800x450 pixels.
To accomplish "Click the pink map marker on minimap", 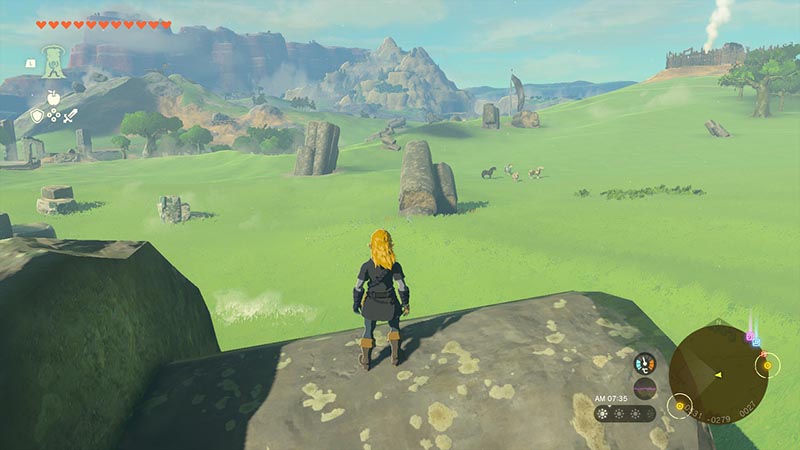I will tap(749, 336).
